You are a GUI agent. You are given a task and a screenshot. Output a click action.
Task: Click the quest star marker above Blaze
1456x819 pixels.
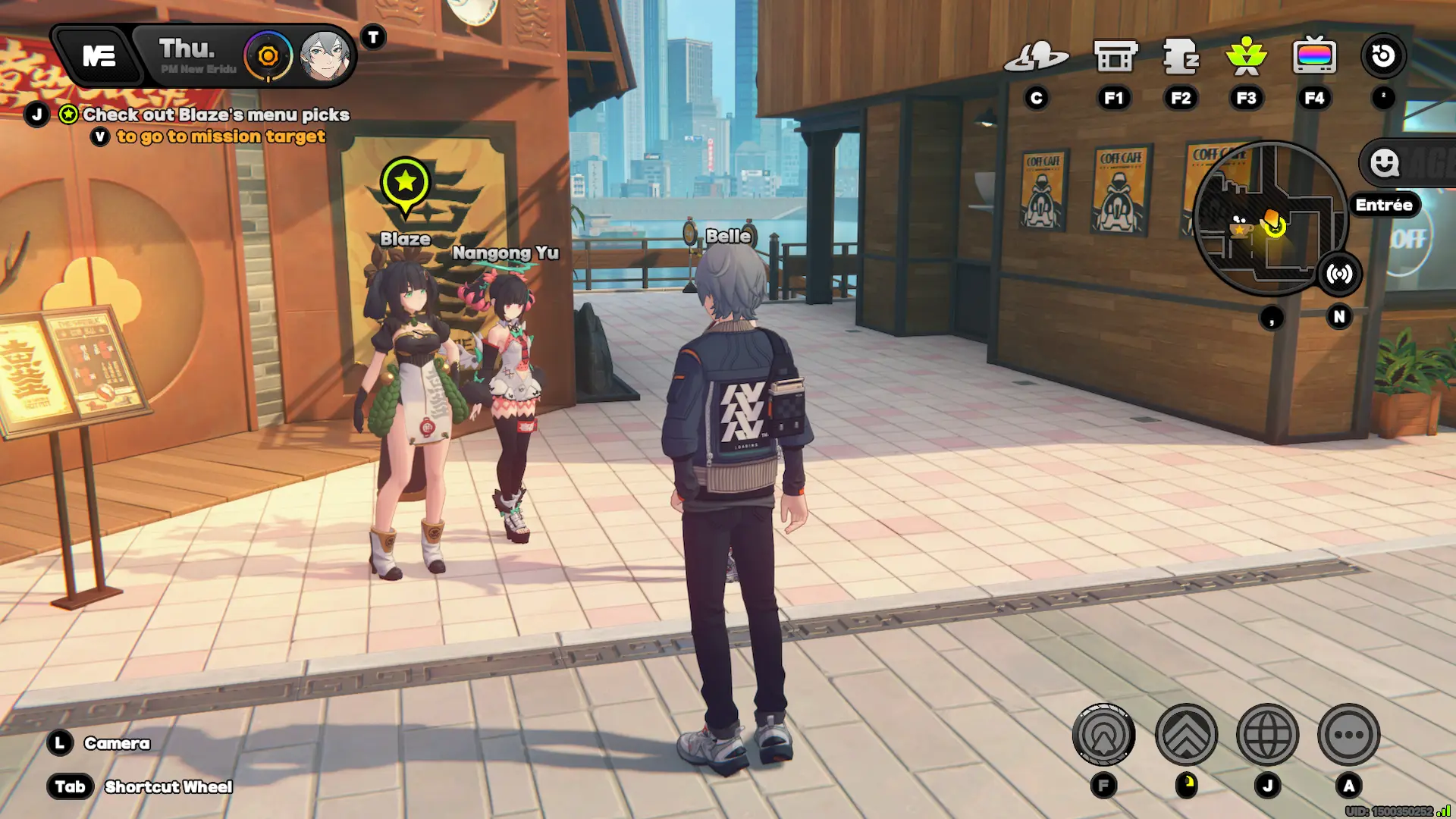click(x=406, y=182)
